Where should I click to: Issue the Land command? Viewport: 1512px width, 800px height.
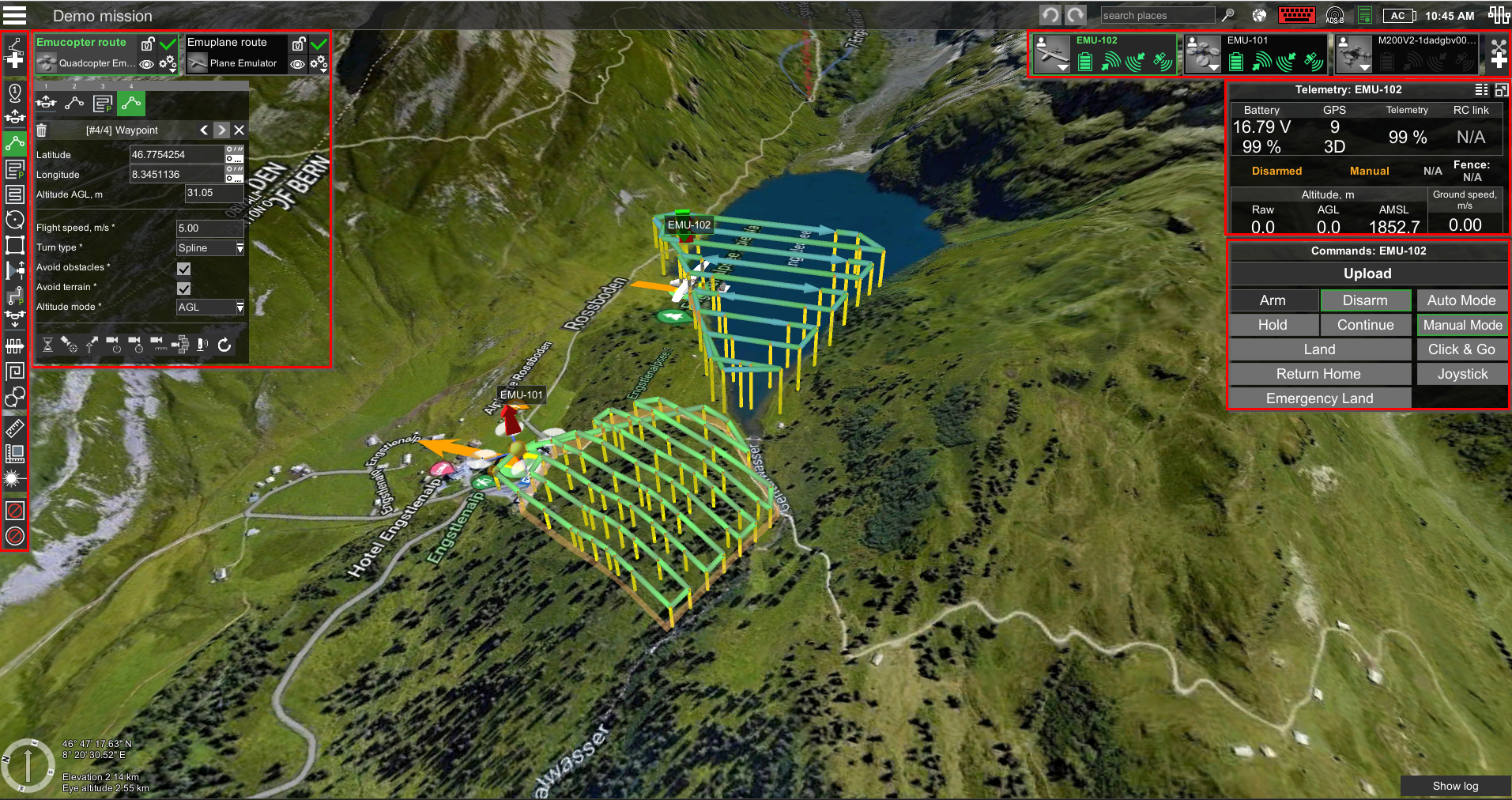pyautogui.click(x=1319, y=349)
